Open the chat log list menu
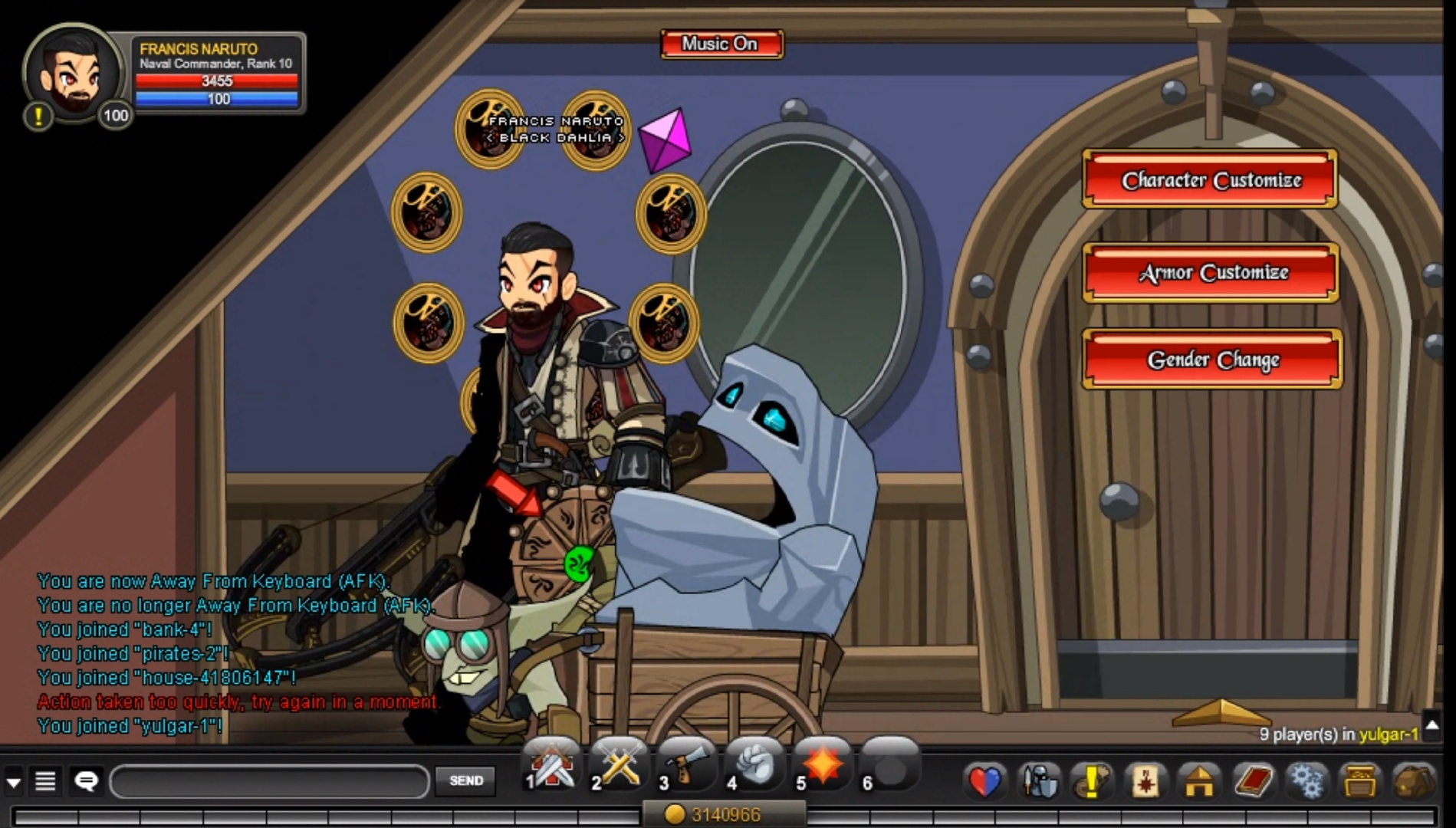Image resolution: width=1456 pixels, height=828 pixels. 46,781
